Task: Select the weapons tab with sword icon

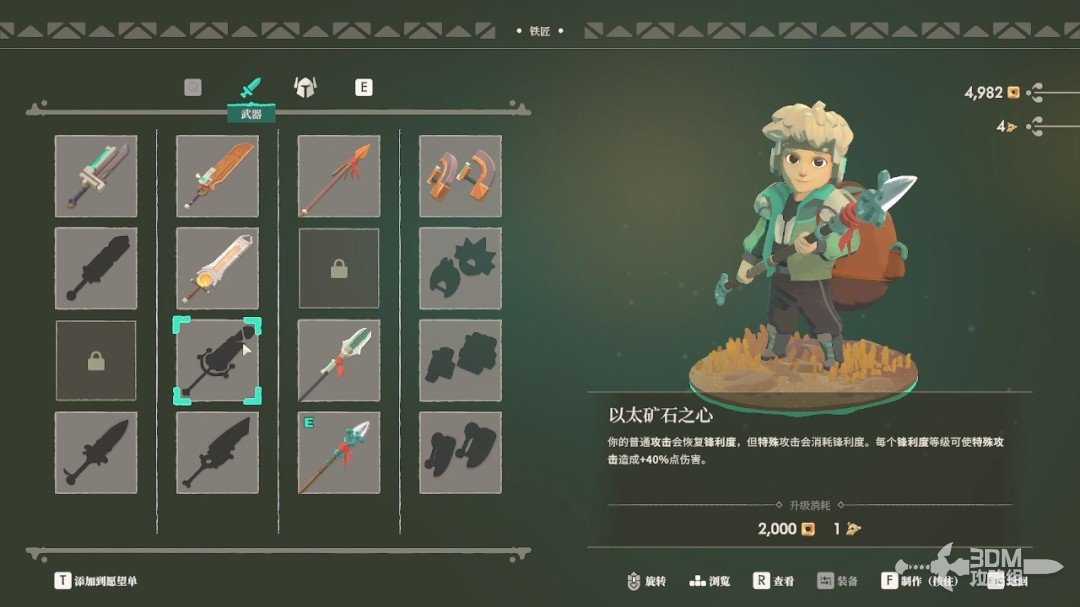Action: (x=250, y=88)
